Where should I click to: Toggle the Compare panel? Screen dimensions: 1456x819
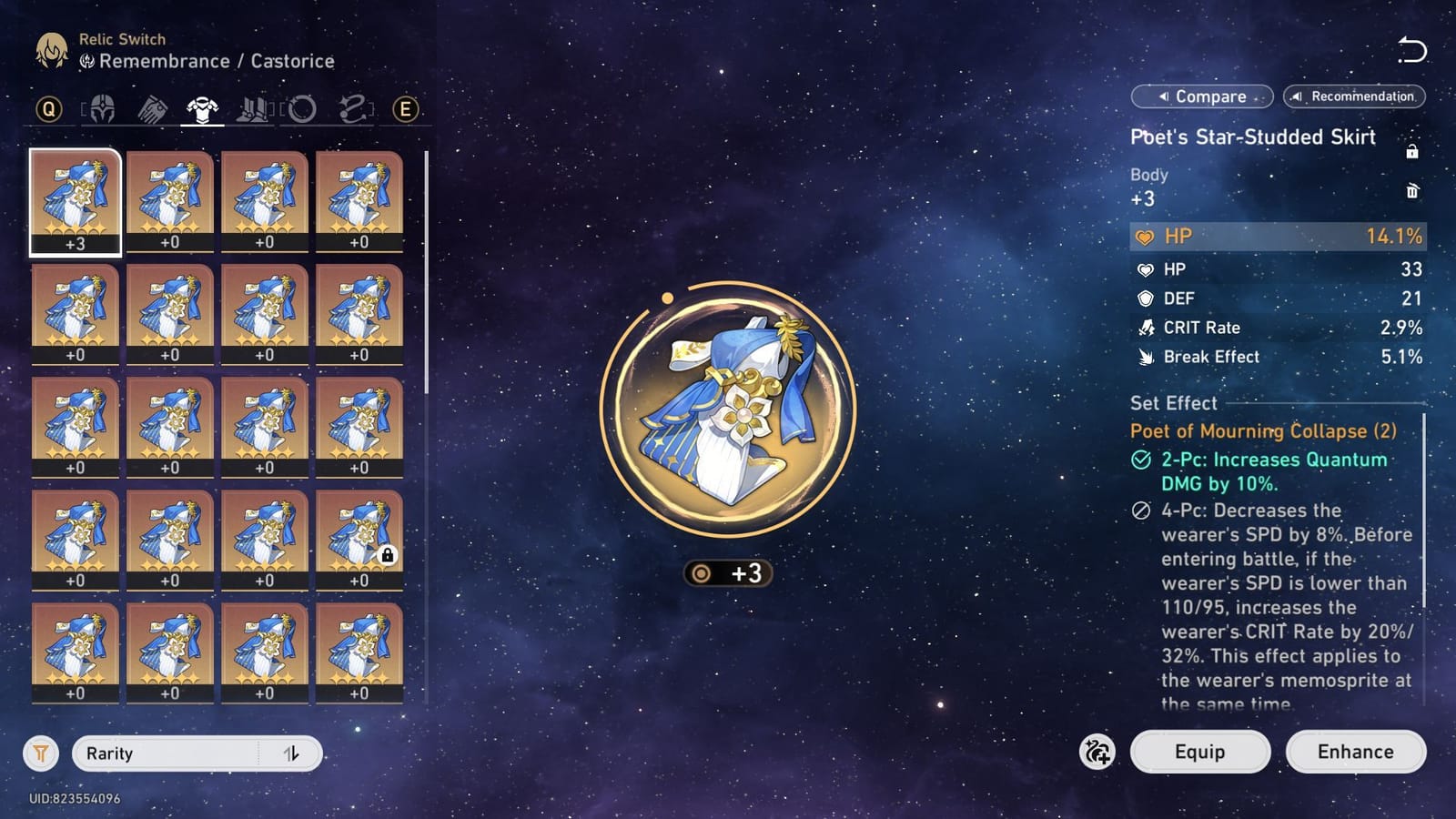(1201, 96)
